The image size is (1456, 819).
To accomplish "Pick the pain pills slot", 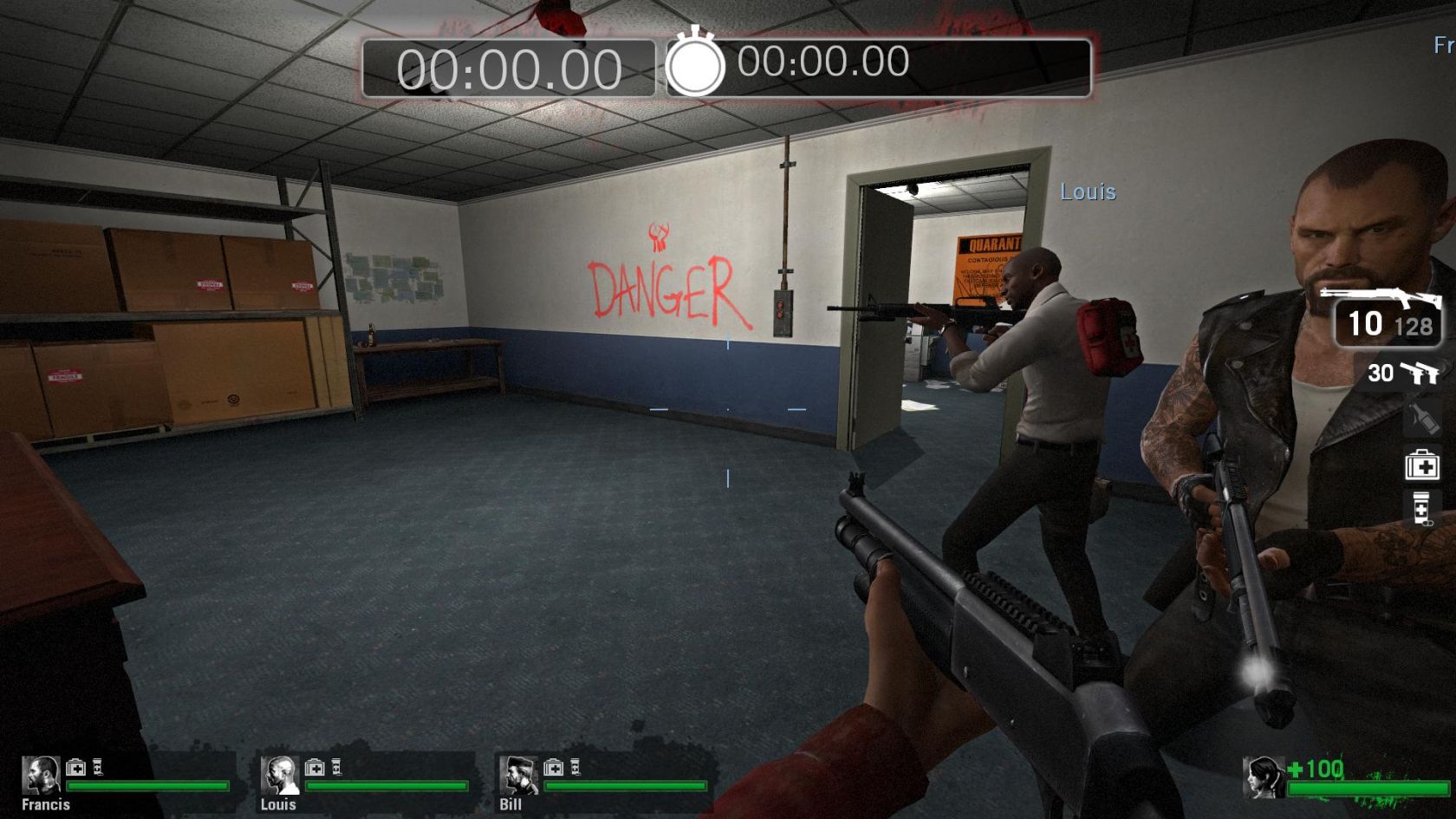I will (x=1421, y=509).
